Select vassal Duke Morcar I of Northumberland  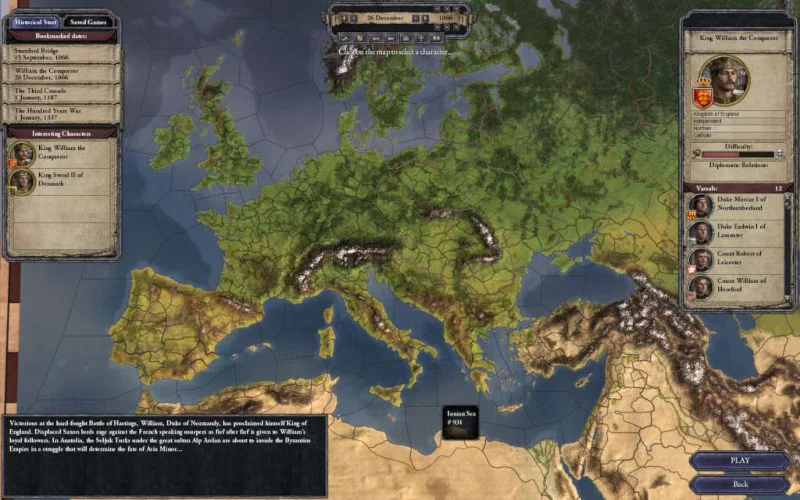pos(735,206)
